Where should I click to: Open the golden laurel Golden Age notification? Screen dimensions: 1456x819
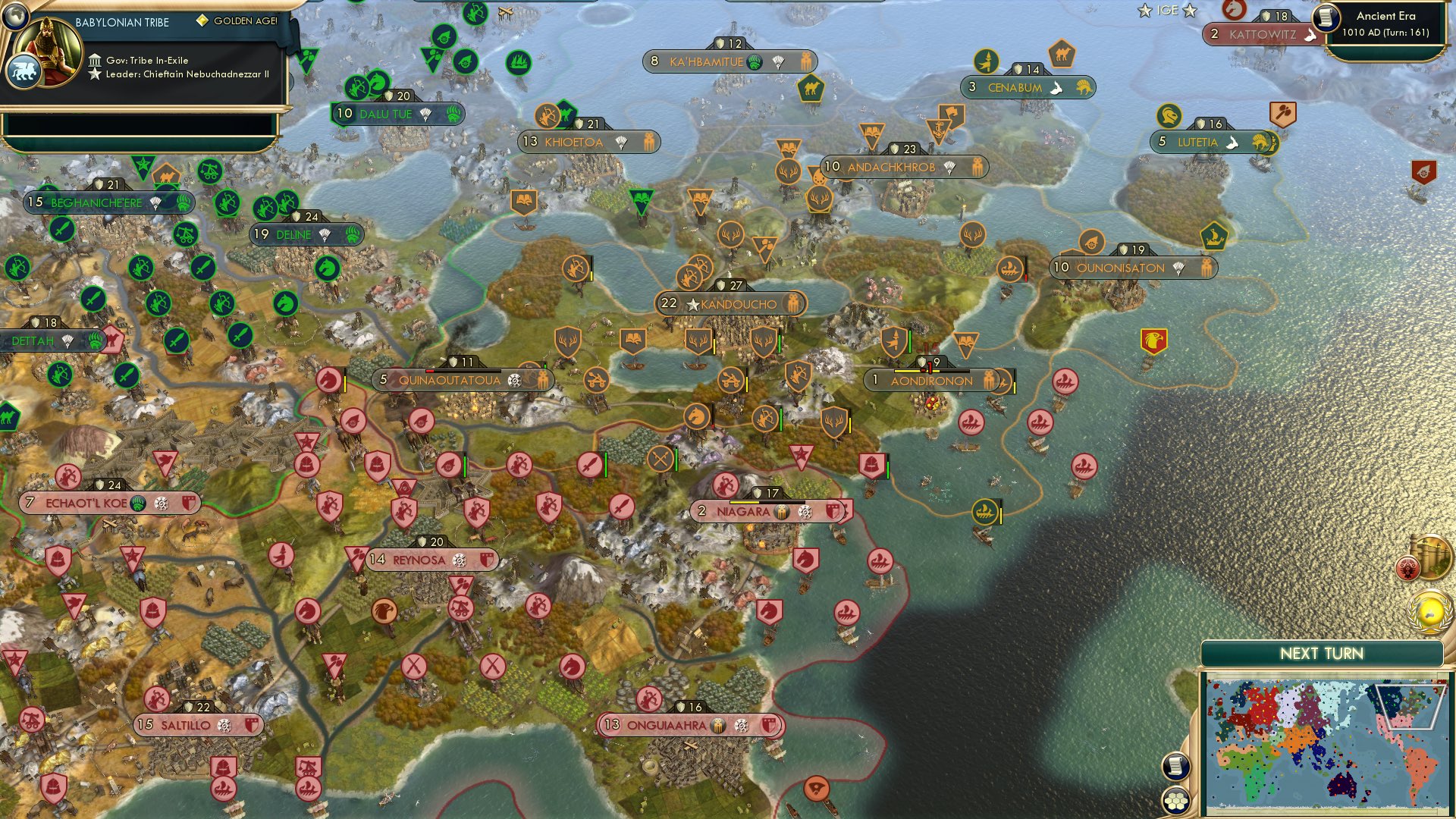(x=1429, y=613)
